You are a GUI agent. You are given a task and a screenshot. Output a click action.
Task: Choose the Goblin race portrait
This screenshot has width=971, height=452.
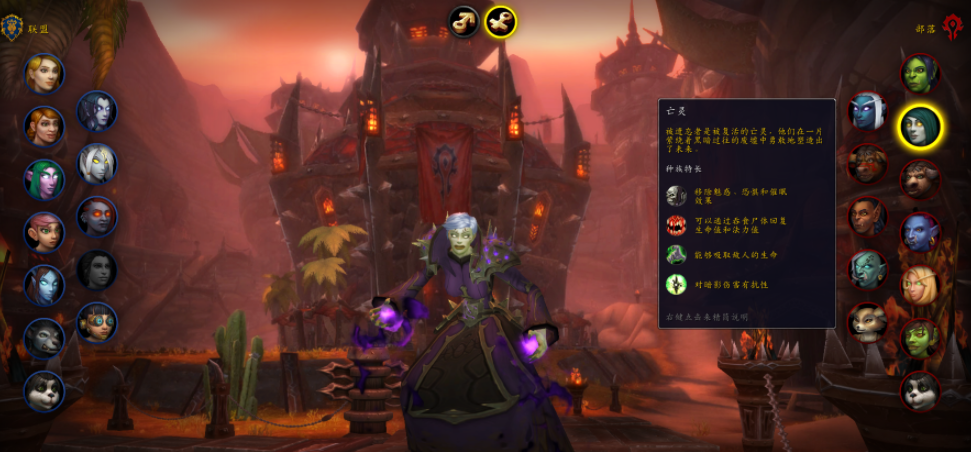pos(920,338)
